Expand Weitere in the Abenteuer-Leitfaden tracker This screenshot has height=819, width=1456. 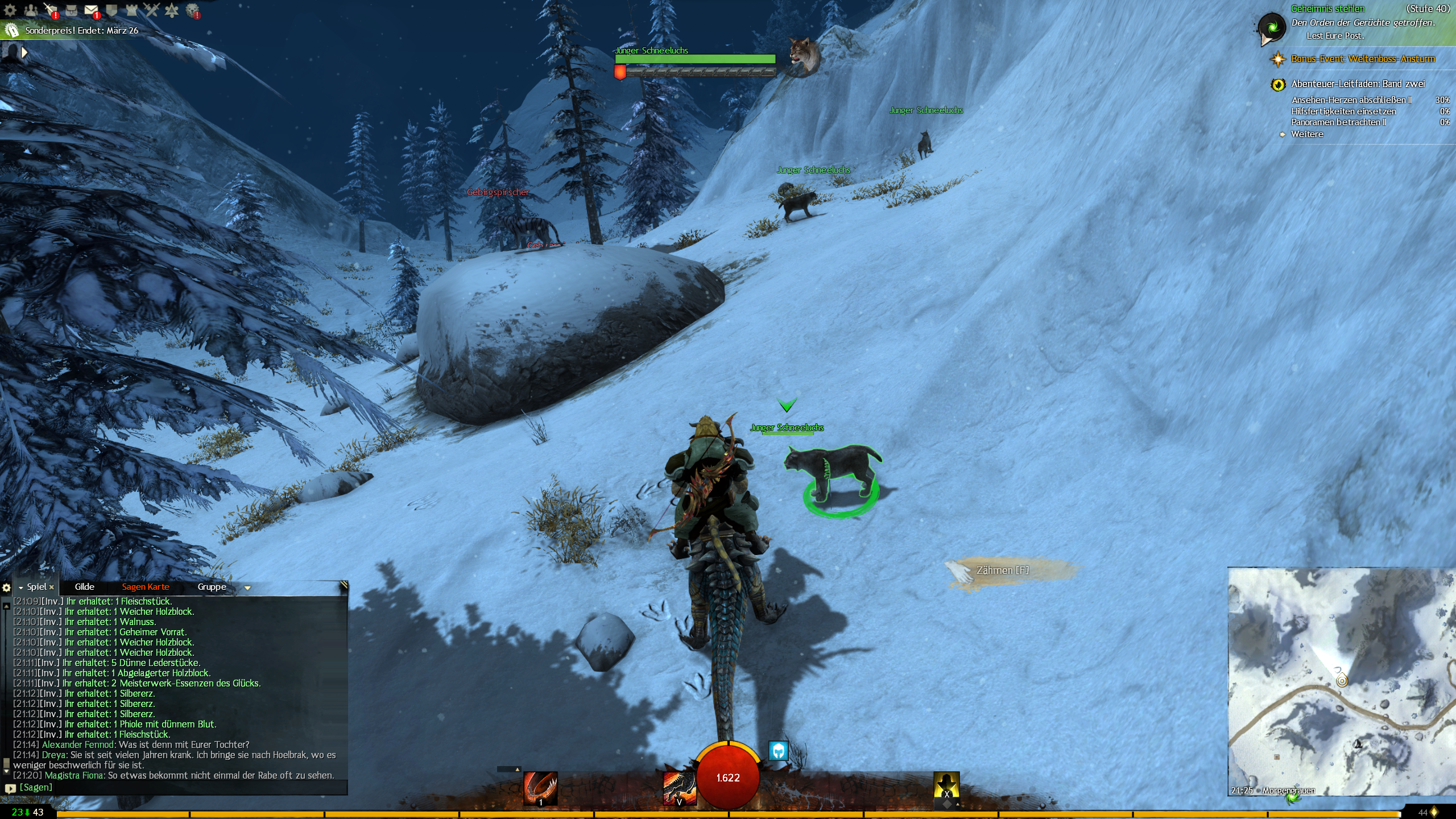pyautogui.click(x=1307, y=135)
